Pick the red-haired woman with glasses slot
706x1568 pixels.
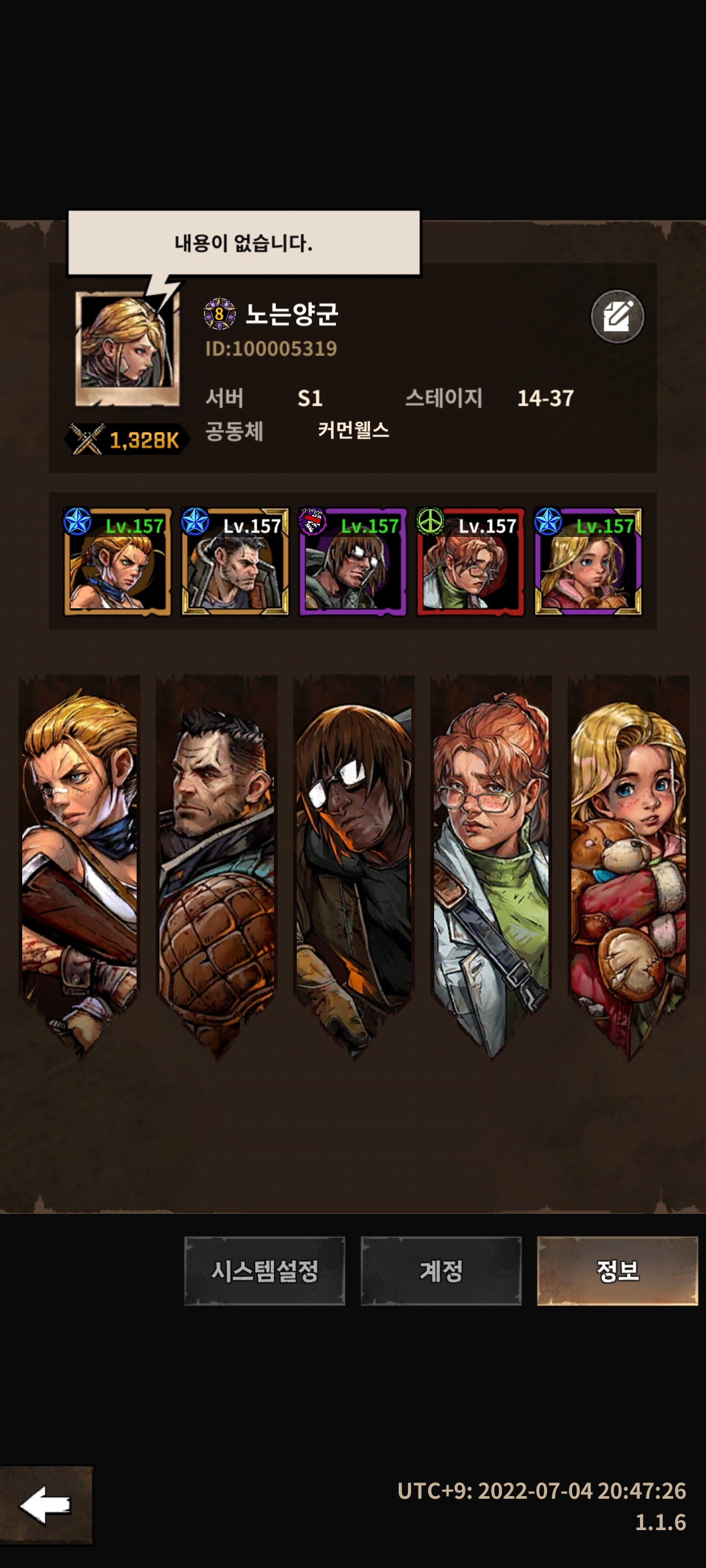[471, 562]
